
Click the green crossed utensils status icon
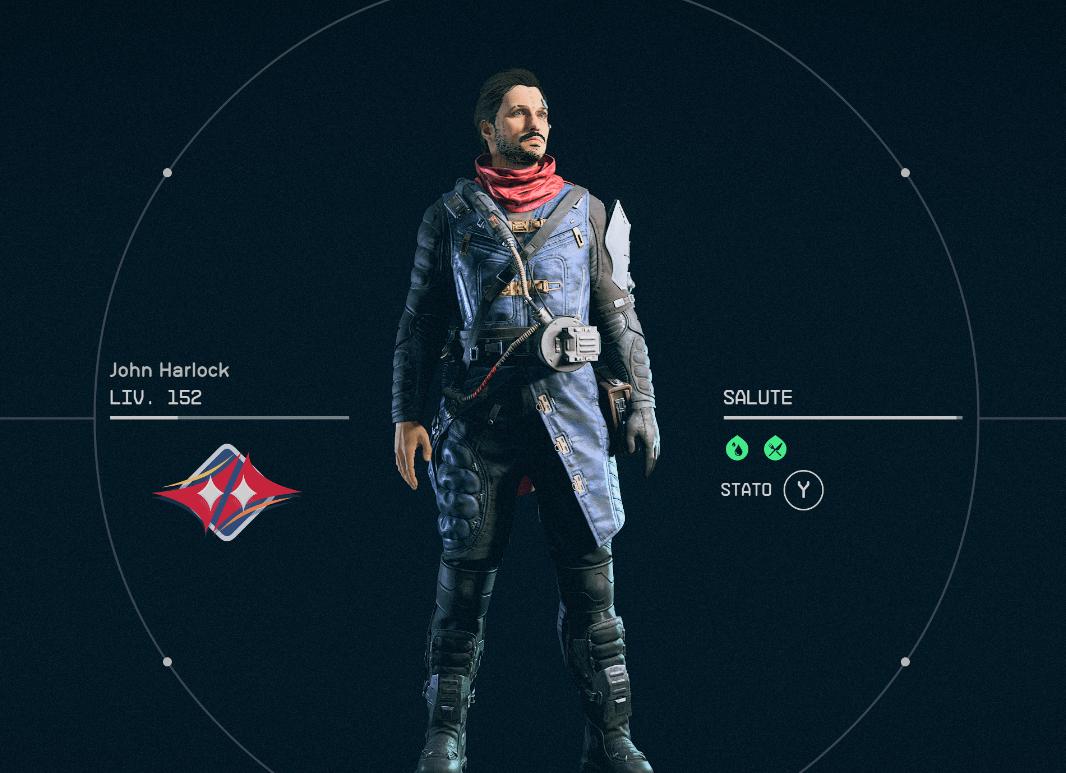tap(775, 449)
